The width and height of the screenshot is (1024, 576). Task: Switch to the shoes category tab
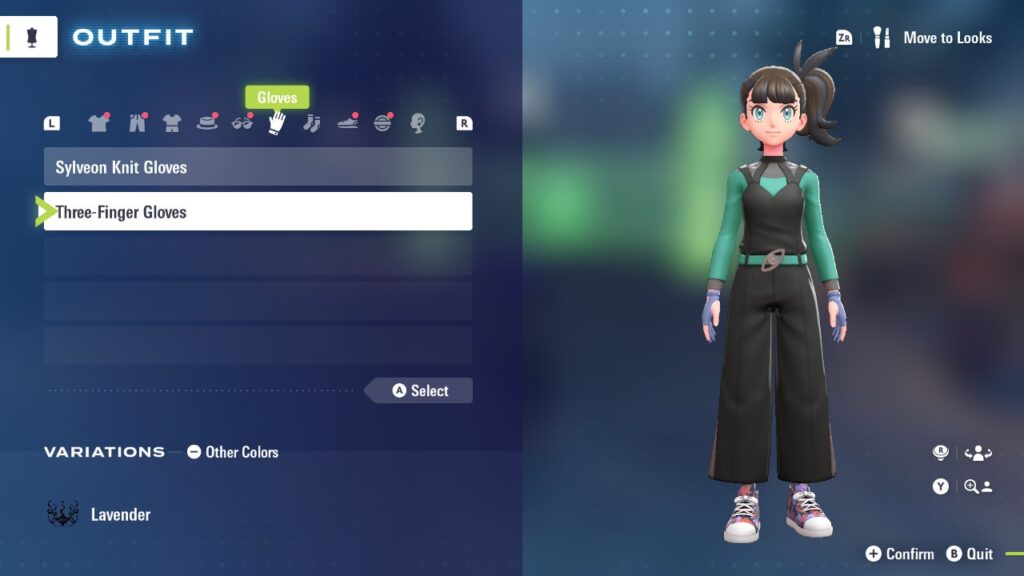[x=347, y=123]
